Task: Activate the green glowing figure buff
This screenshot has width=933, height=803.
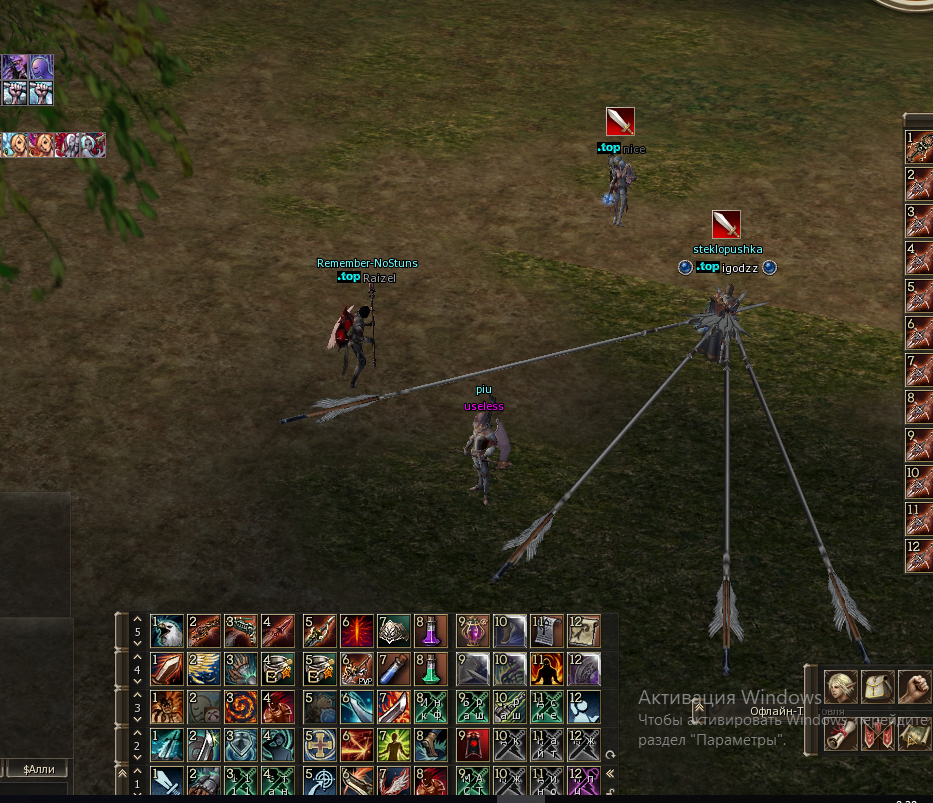Action: tap(394, 744)
